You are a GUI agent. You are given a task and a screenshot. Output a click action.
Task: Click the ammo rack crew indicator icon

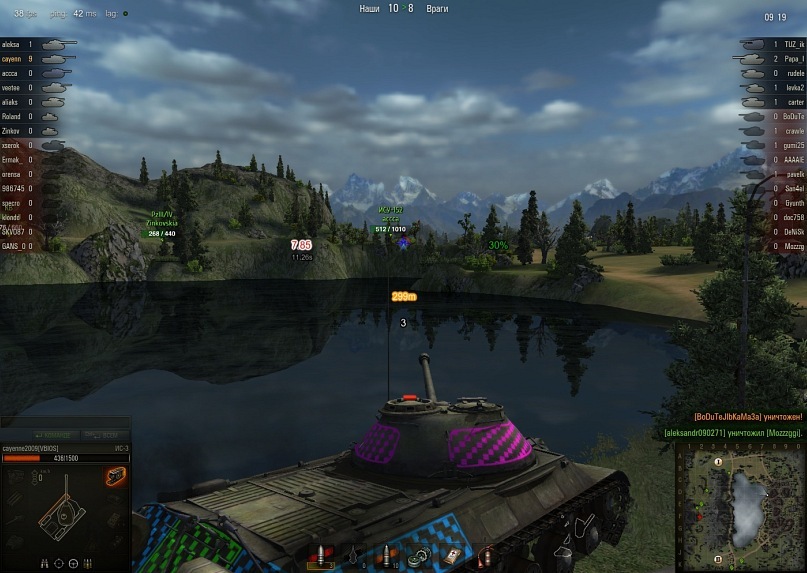(x=86, y=563)
